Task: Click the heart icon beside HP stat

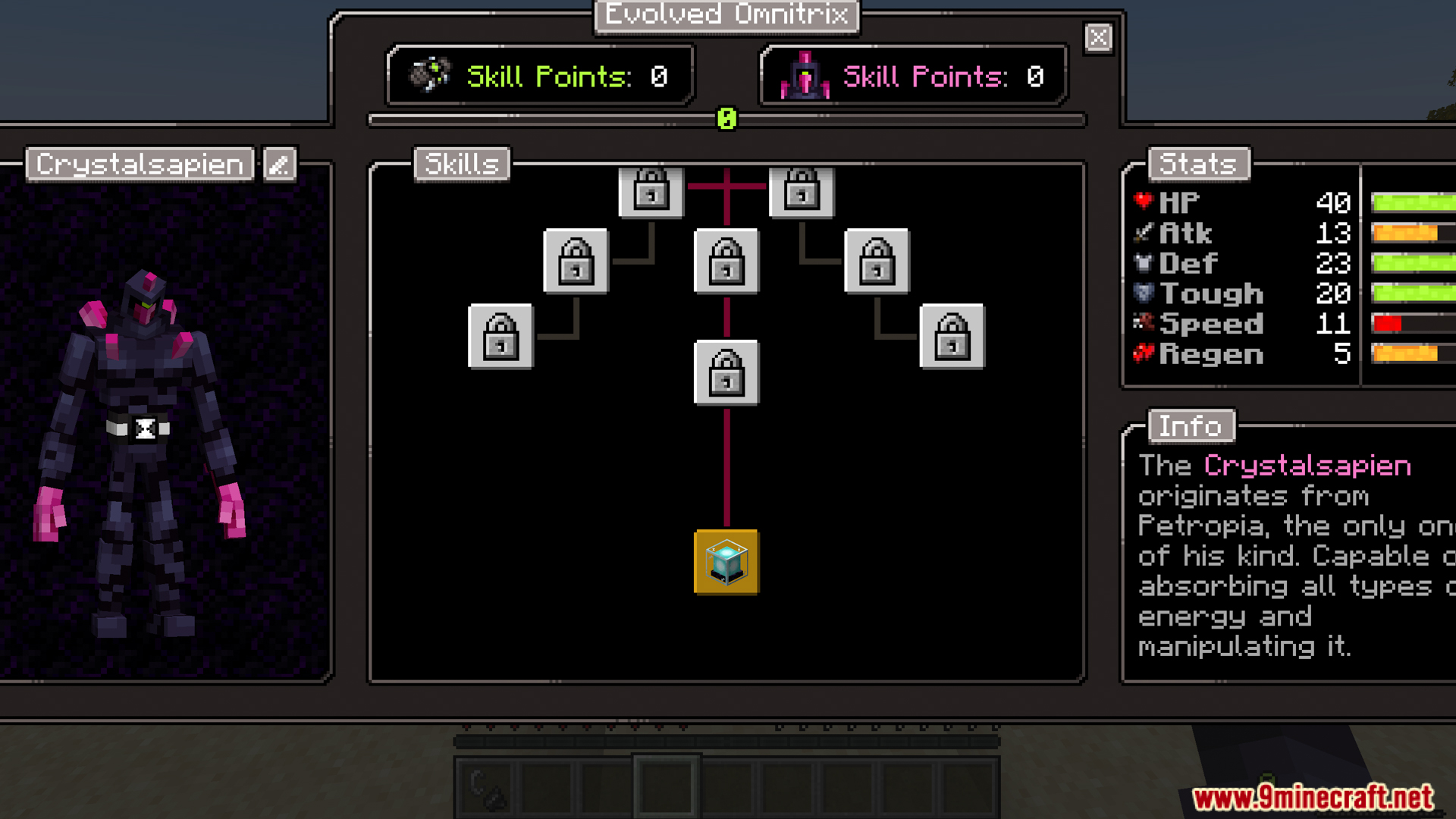Action: tap(1142, 200)
